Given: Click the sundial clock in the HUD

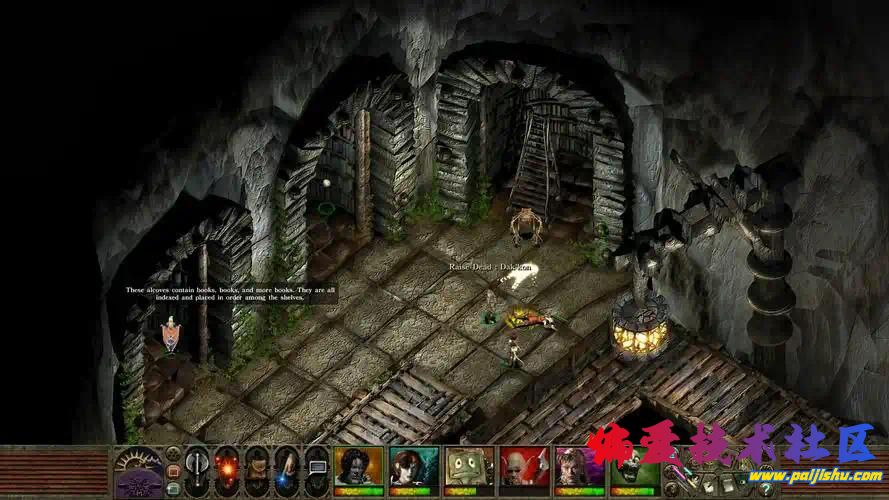Looking at the screenshot, I should [136, 467].
